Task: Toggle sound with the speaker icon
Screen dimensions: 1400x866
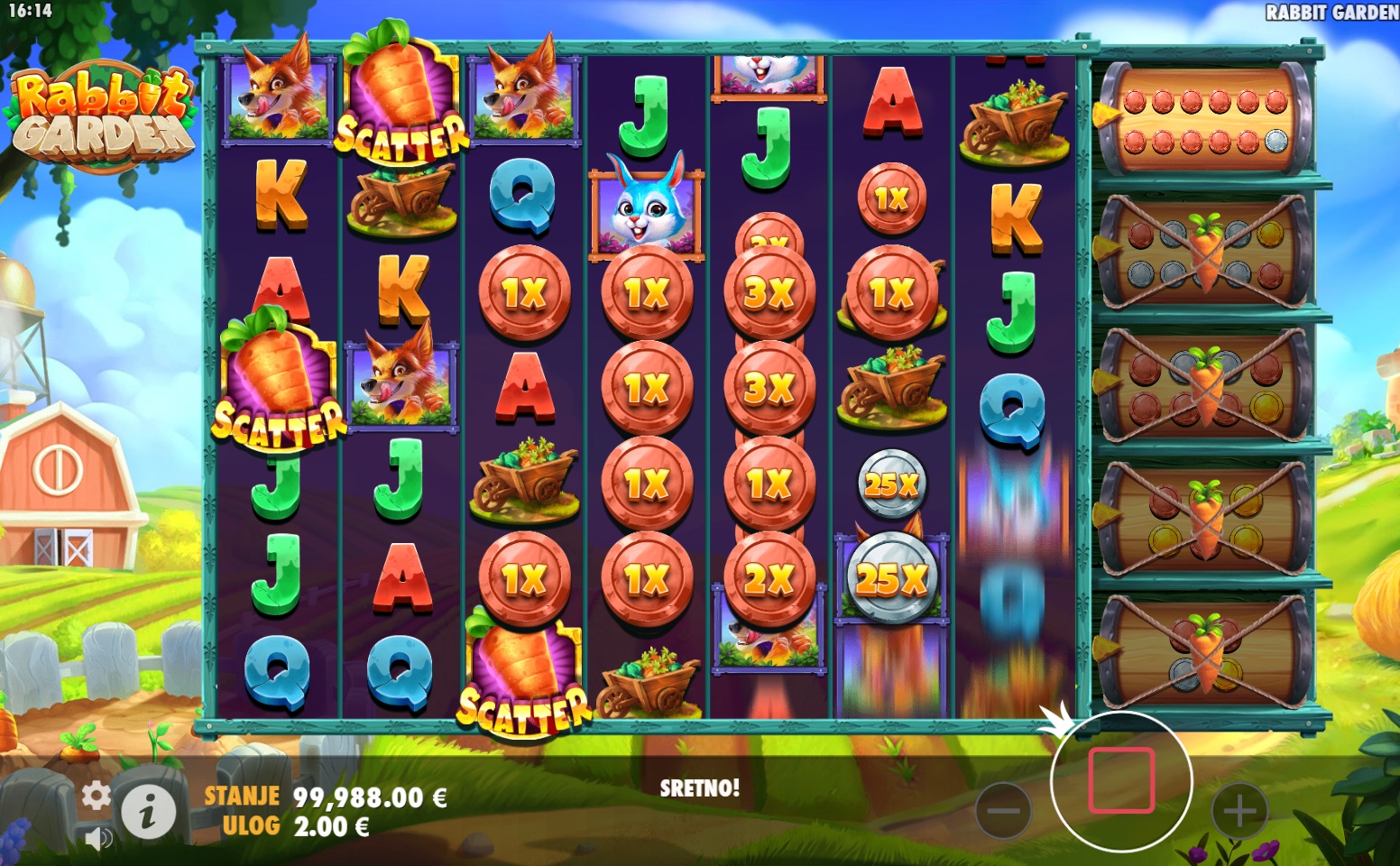Action: click(97, 839)
